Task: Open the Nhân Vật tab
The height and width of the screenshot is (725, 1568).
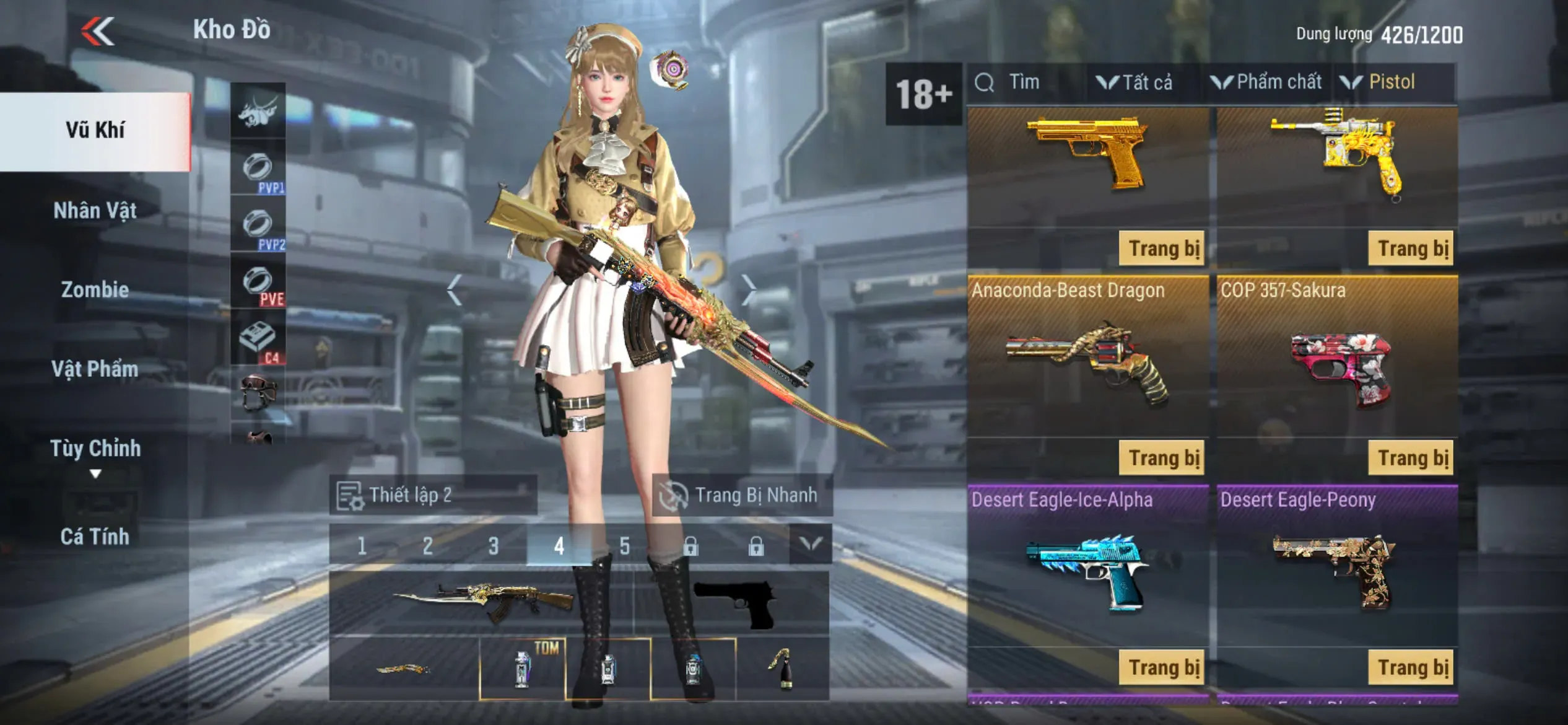Action: click(x=95, y=211)
